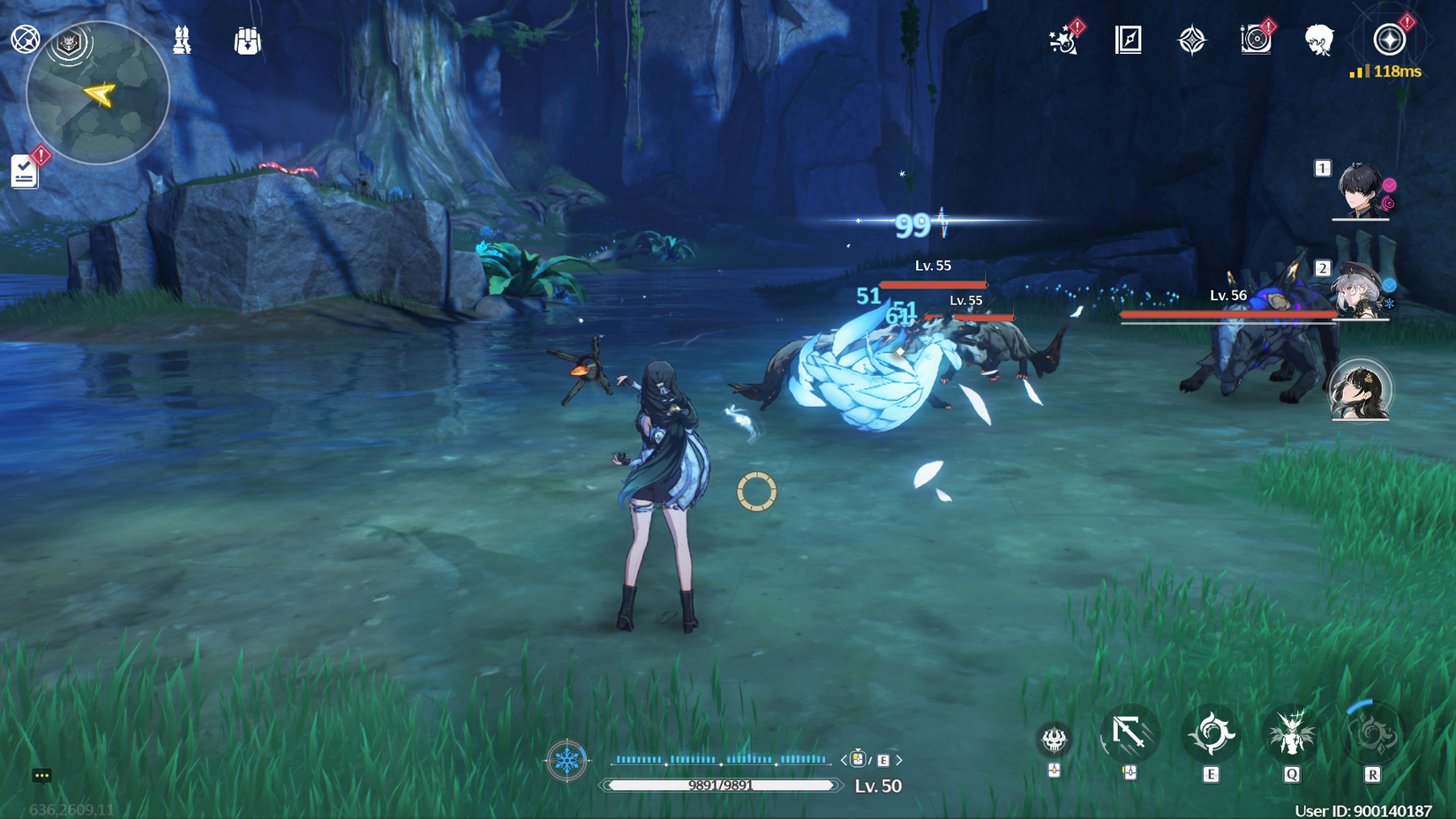Open the Pioneer Podcast record-player icon
The width and height of the screenshot is (1456, 819).
click(1257, 41)
